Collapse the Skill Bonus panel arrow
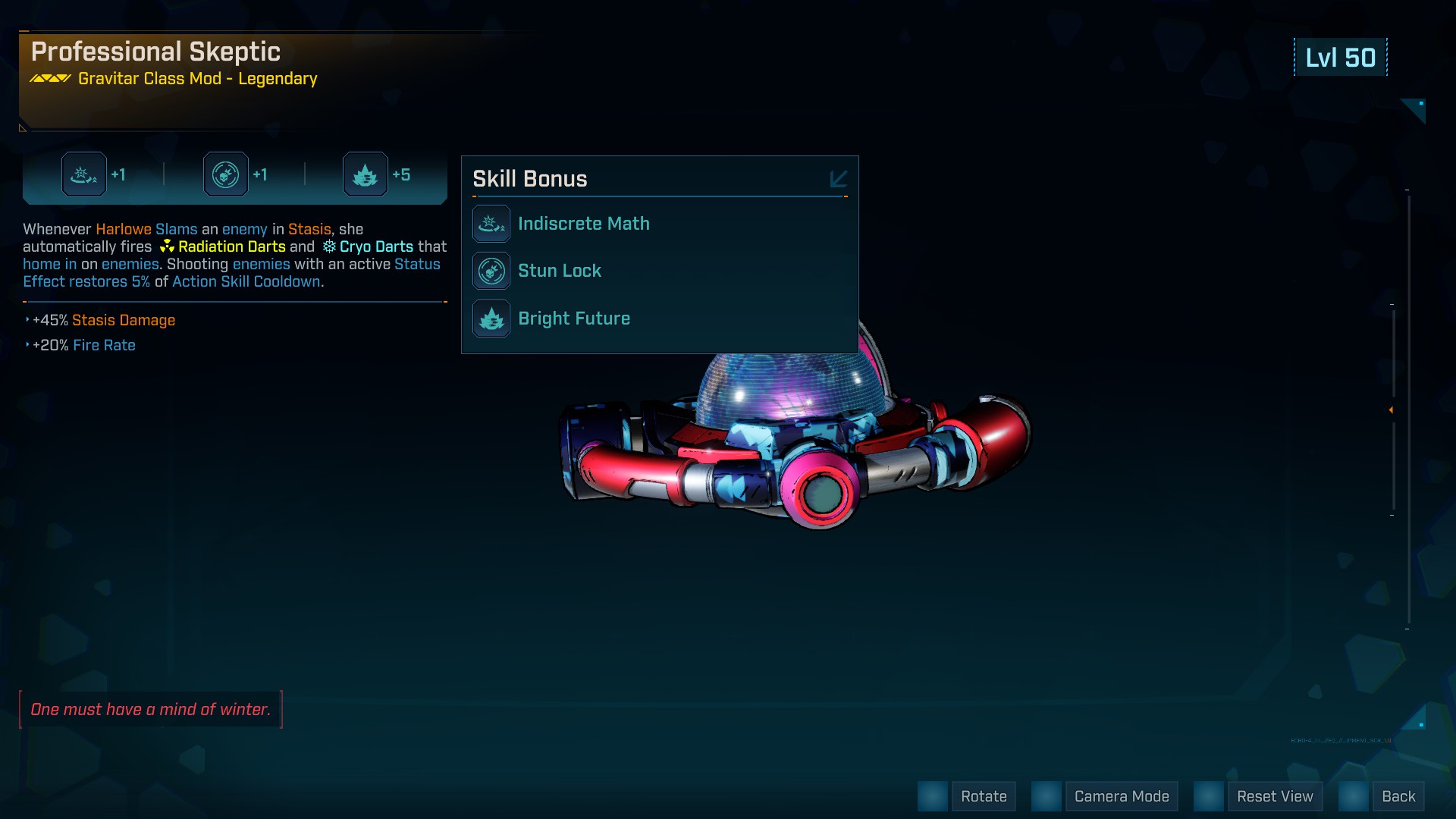Viewport: 1456px width, 819px height. click(x=838, y=179)
